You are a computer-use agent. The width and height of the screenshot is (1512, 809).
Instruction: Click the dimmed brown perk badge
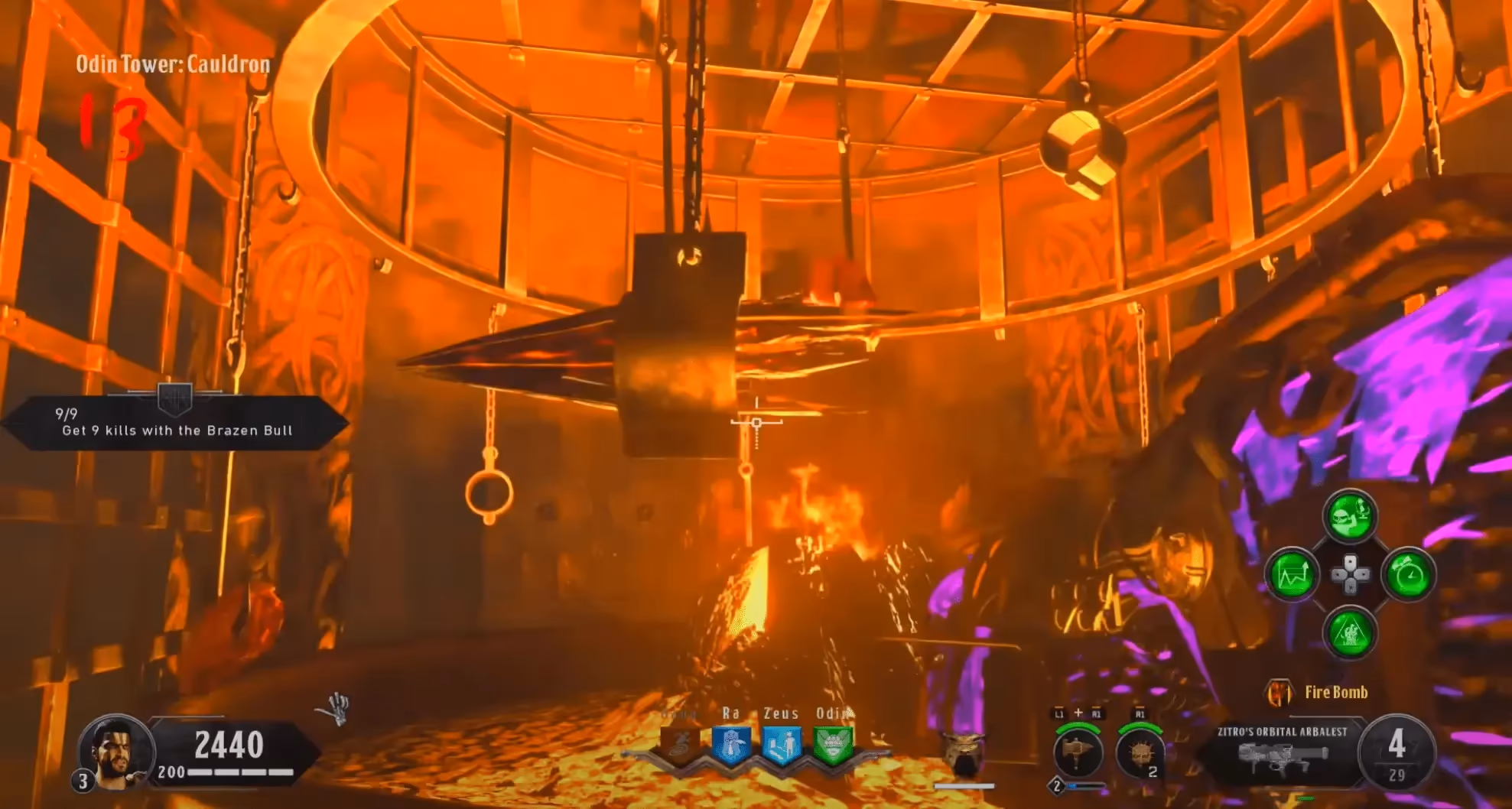680,746
